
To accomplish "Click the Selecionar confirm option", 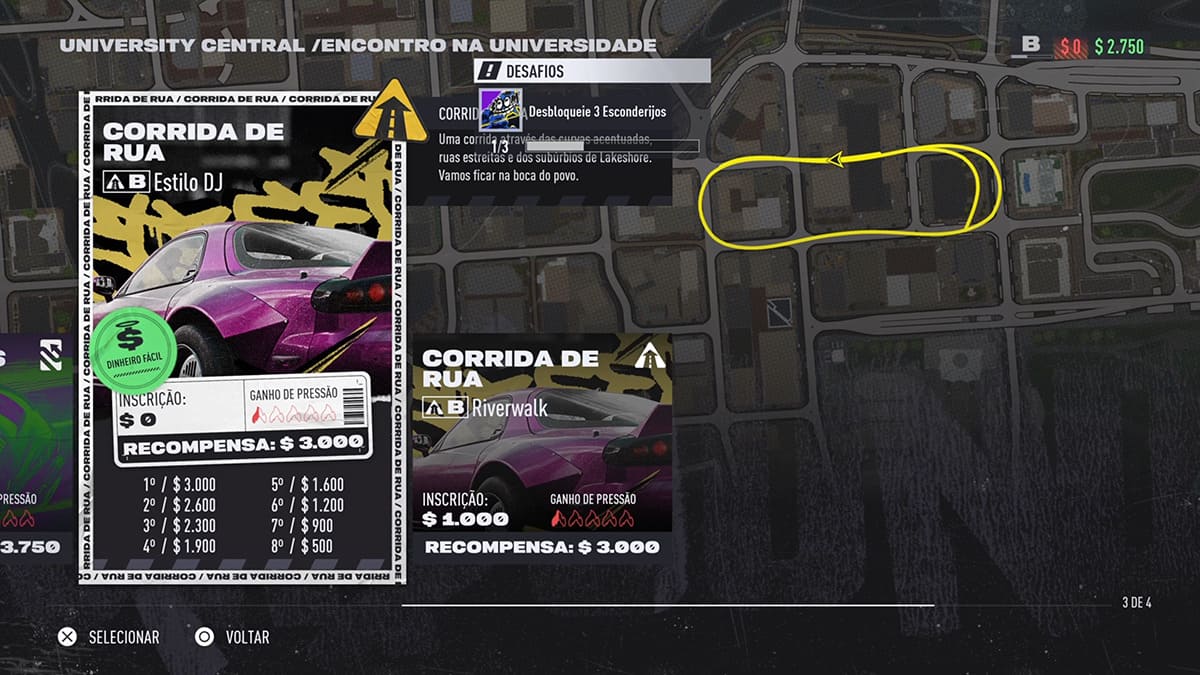I will pos(109,637).
